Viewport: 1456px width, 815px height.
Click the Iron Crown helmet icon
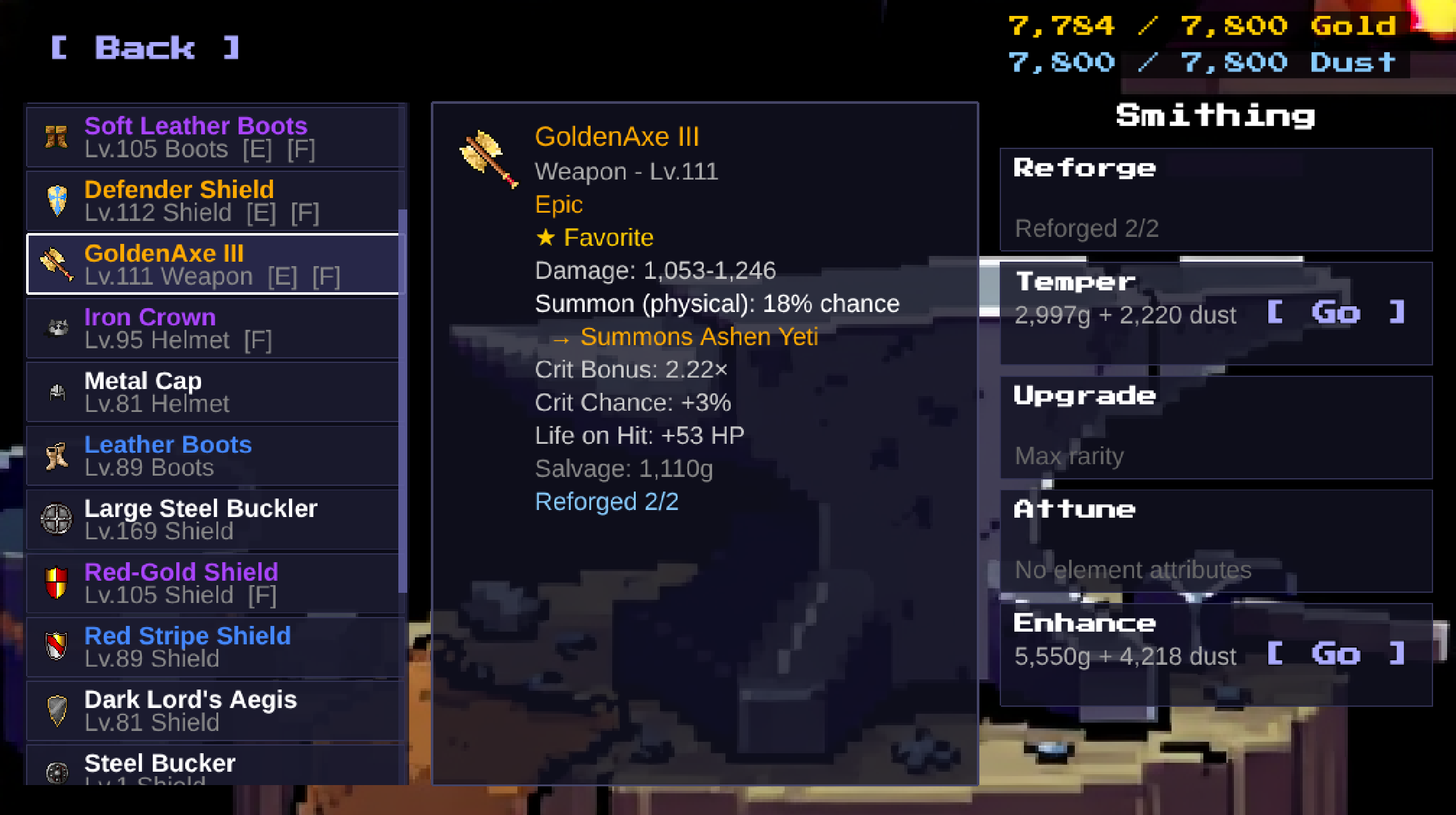point(57,327)
